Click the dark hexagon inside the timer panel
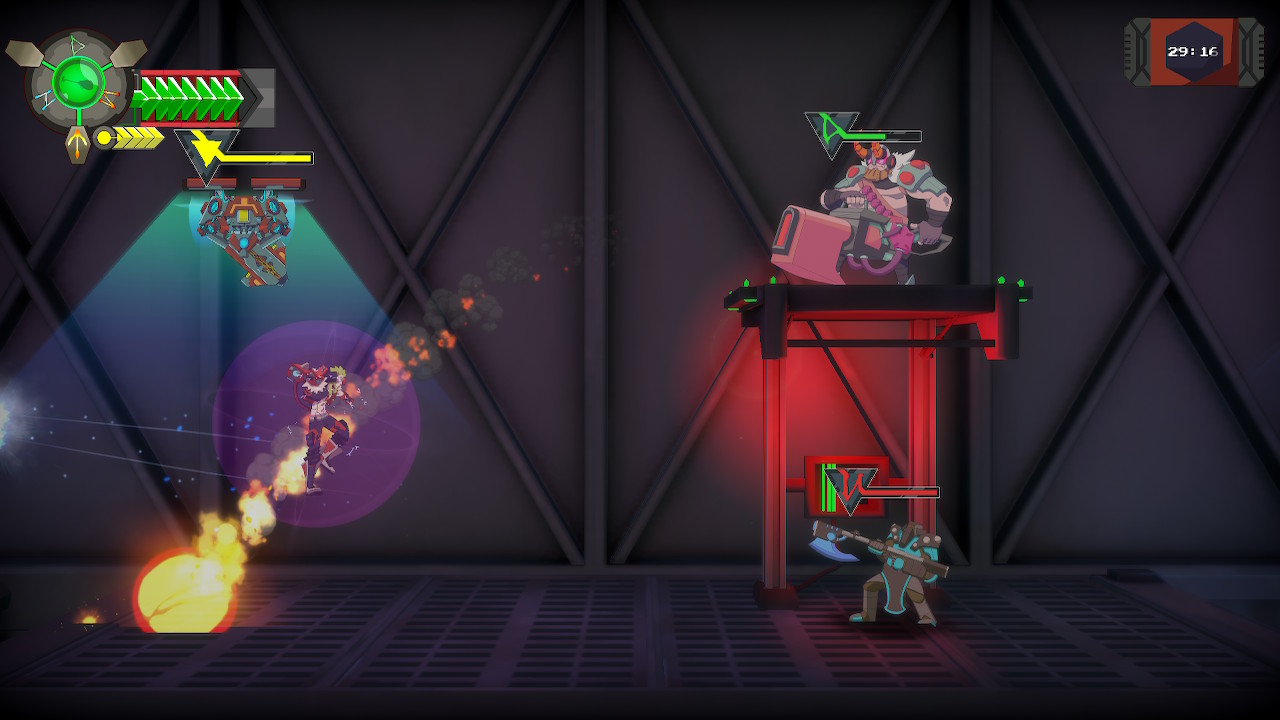The image size is (1280, 720). pyautogui.click(x=1193, y=48)
